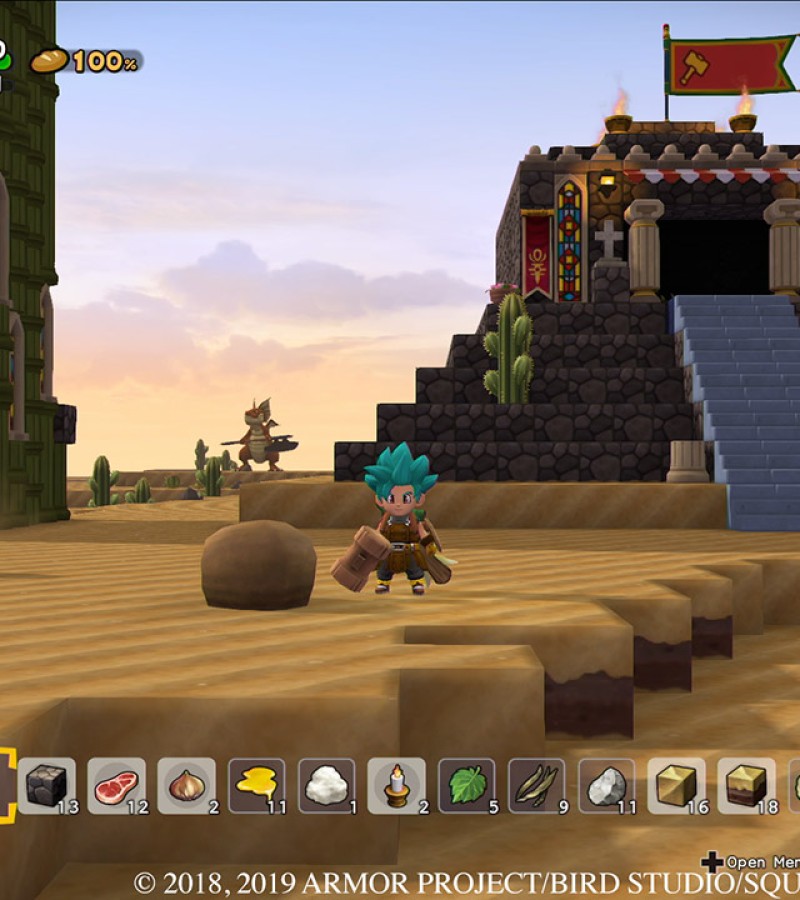Viewport: 800px width, 900px height.
Task: Select the dark stone block hotbar slot
Action: pyautogui.click(x=46, y=786)
